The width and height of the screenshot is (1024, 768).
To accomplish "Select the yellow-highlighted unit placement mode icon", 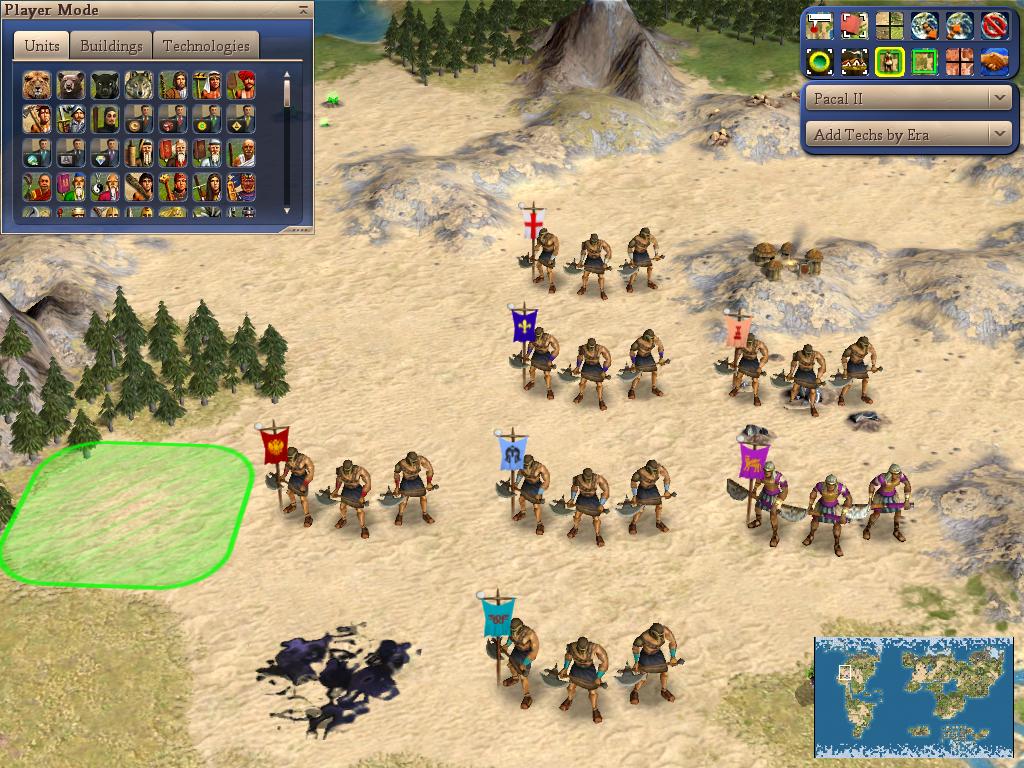I will (x=889, y=61).
